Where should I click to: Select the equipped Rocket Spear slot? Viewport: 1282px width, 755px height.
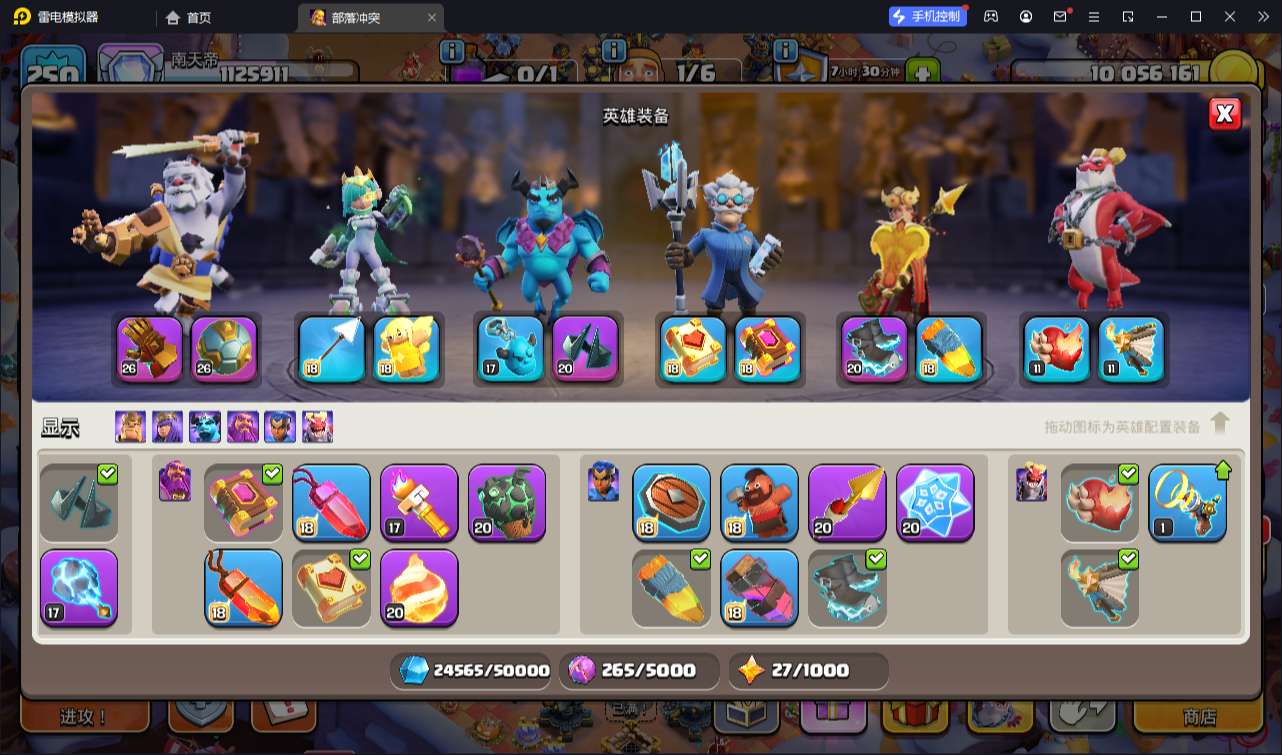(x=949, y=349)
